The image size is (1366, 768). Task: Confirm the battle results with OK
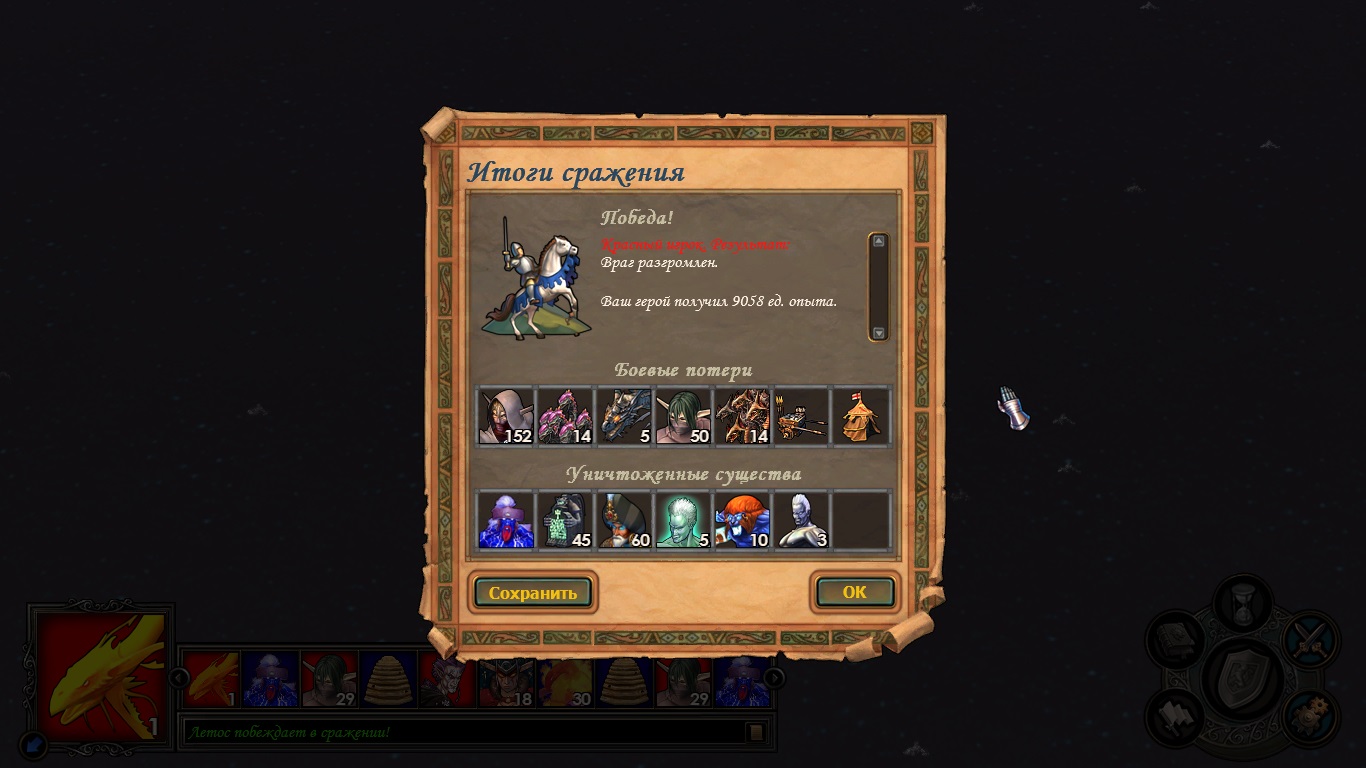pyautogui.click(x=854, y=592)
